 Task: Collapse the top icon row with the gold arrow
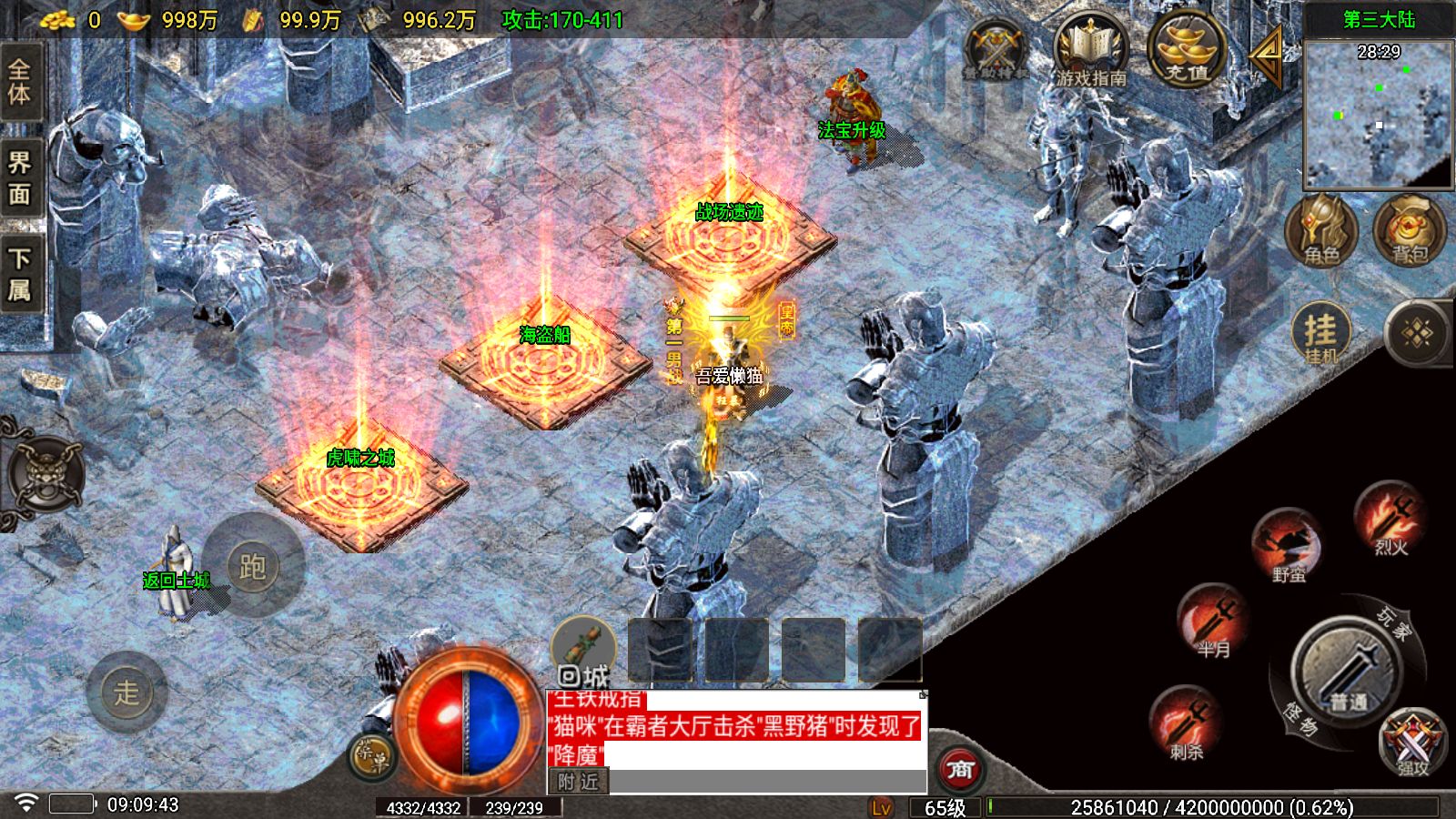[1267, 54]
